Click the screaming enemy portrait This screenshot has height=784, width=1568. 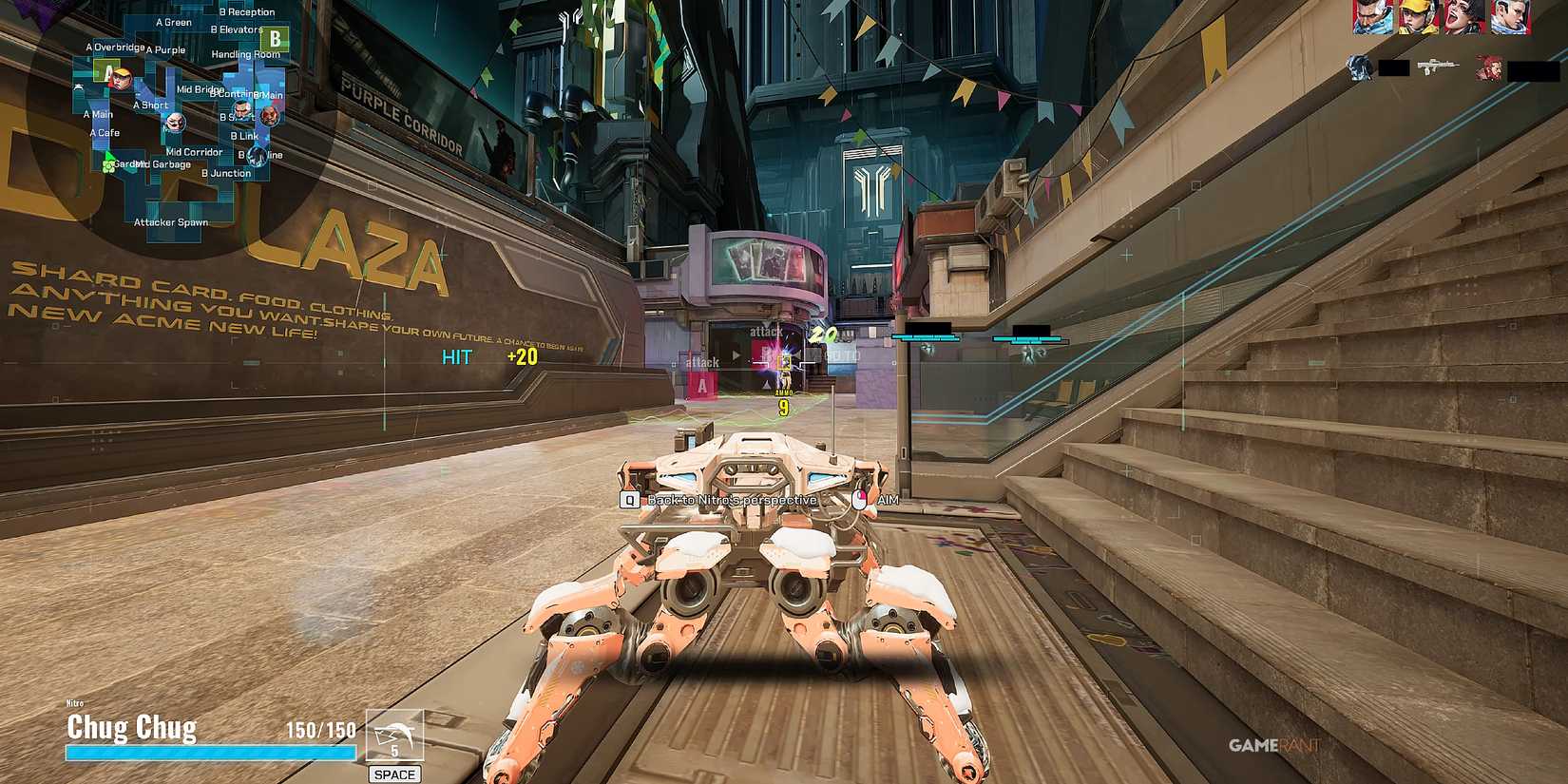click(1461, 17)
